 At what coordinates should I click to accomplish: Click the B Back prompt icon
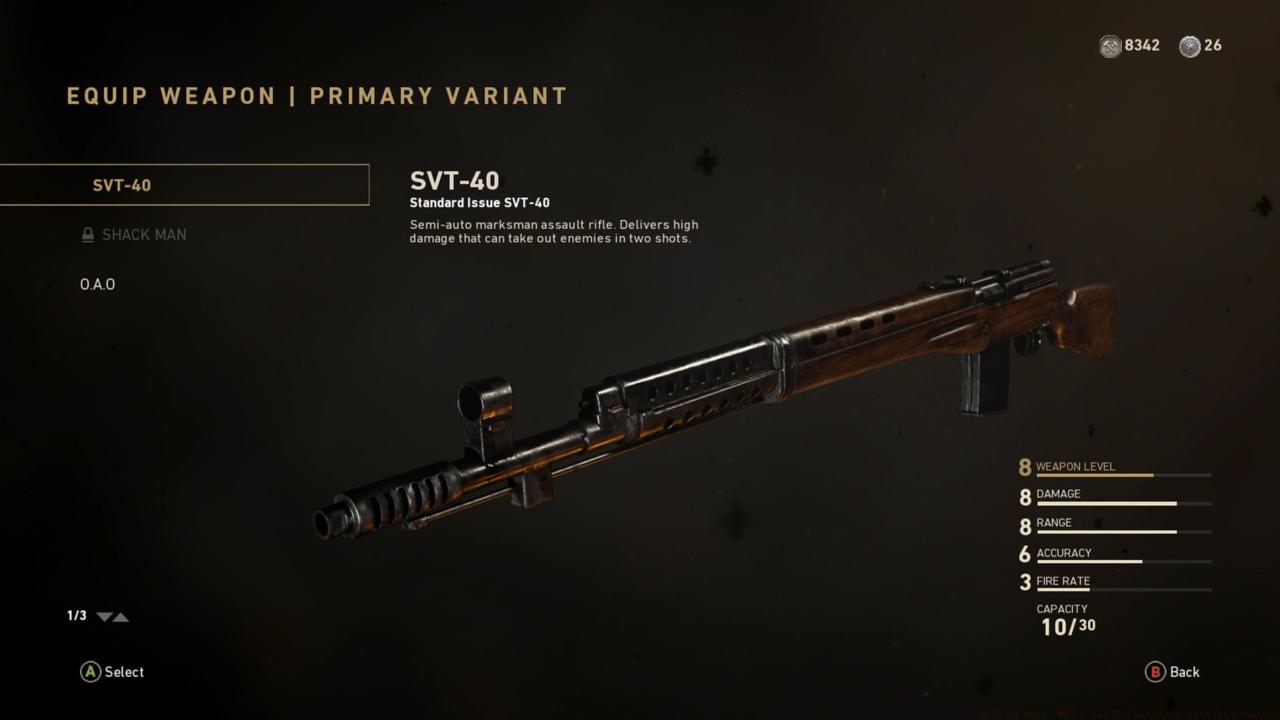click(1155, 672)
